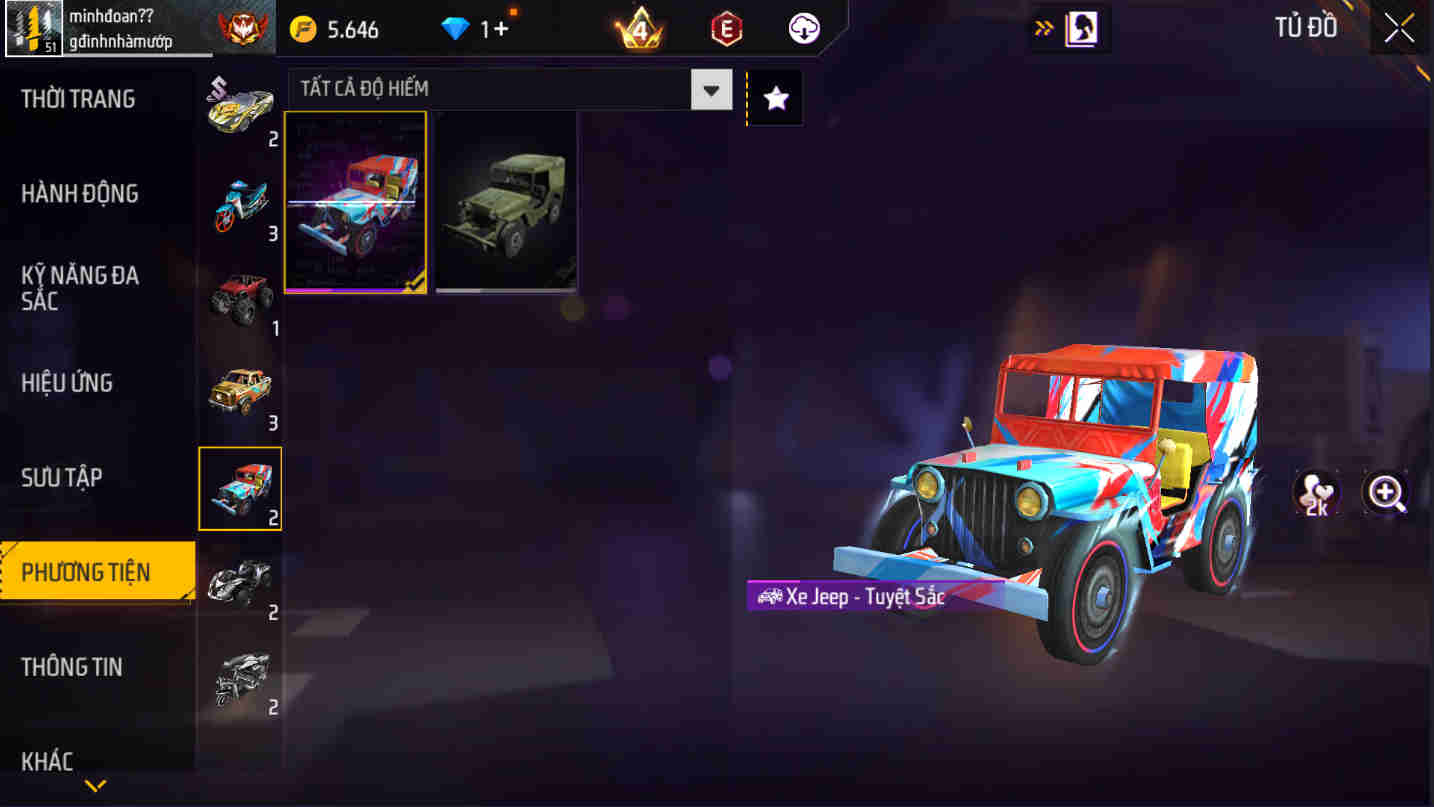Toggle the favorites star filter
The width and height of the screenshot is (1434, 807).
775,97
